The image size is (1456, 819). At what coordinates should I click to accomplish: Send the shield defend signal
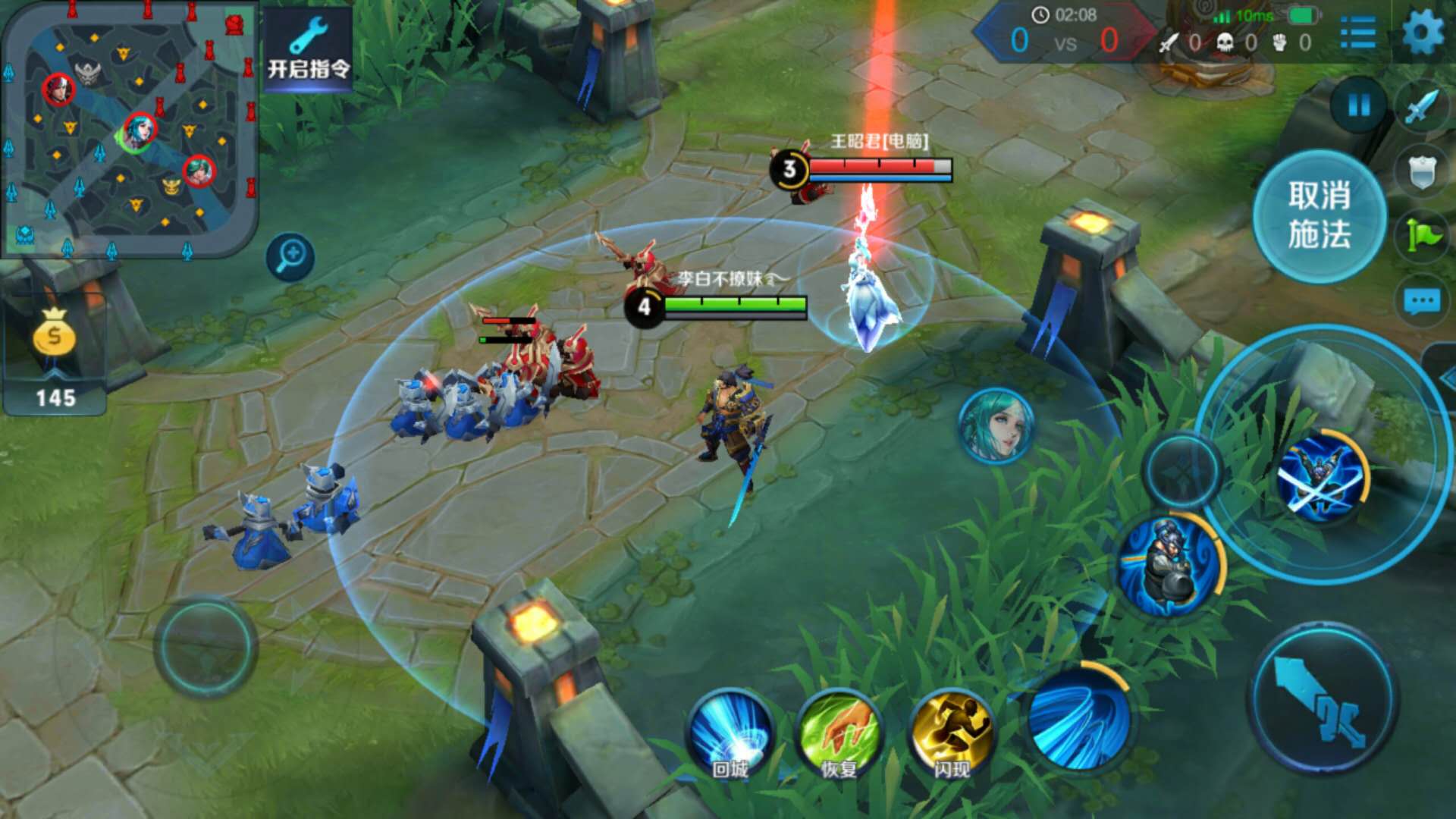[x=1422, y=172]
